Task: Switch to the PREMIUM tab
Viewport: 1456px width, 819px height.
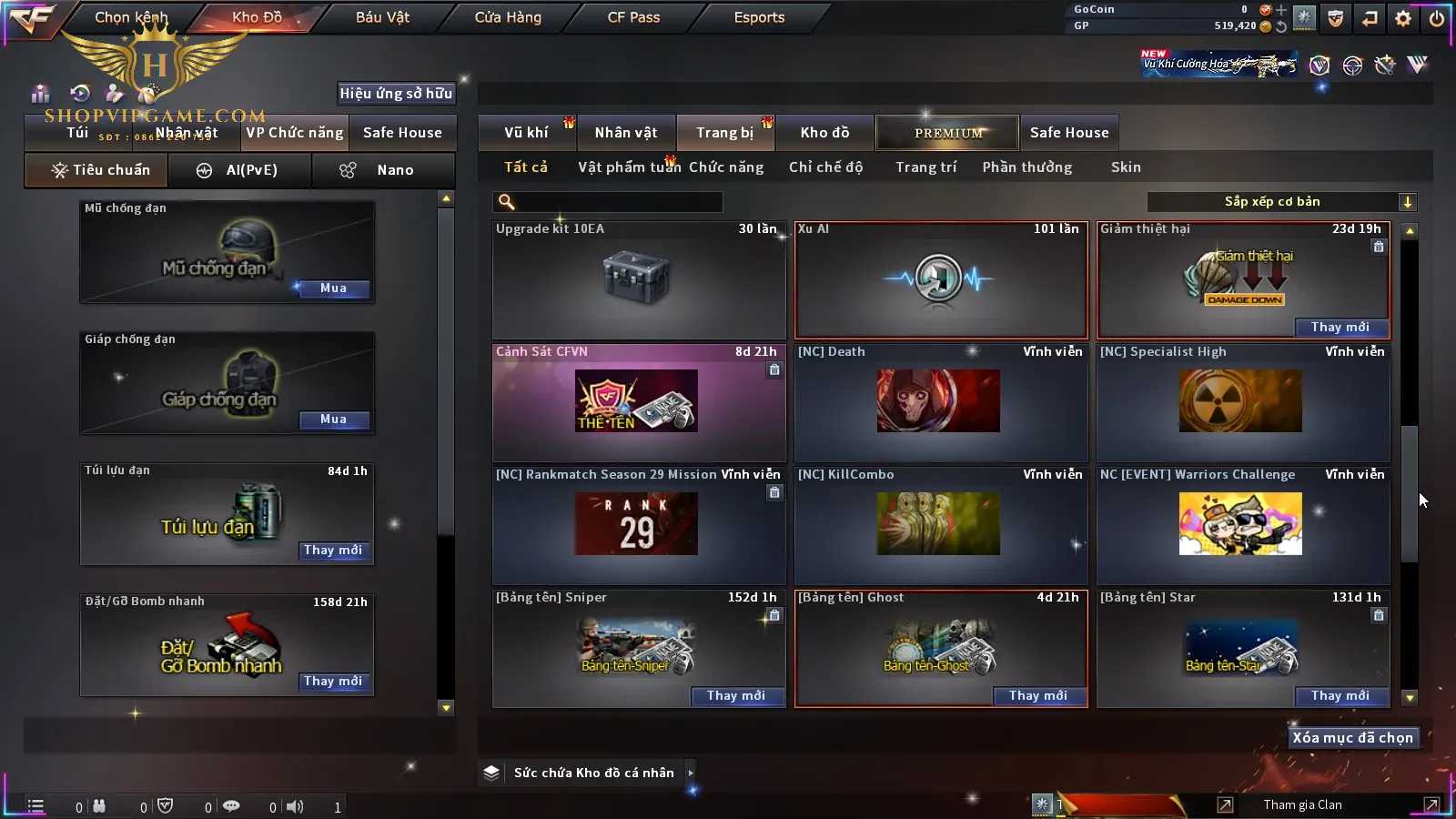Action: [948, 133]
